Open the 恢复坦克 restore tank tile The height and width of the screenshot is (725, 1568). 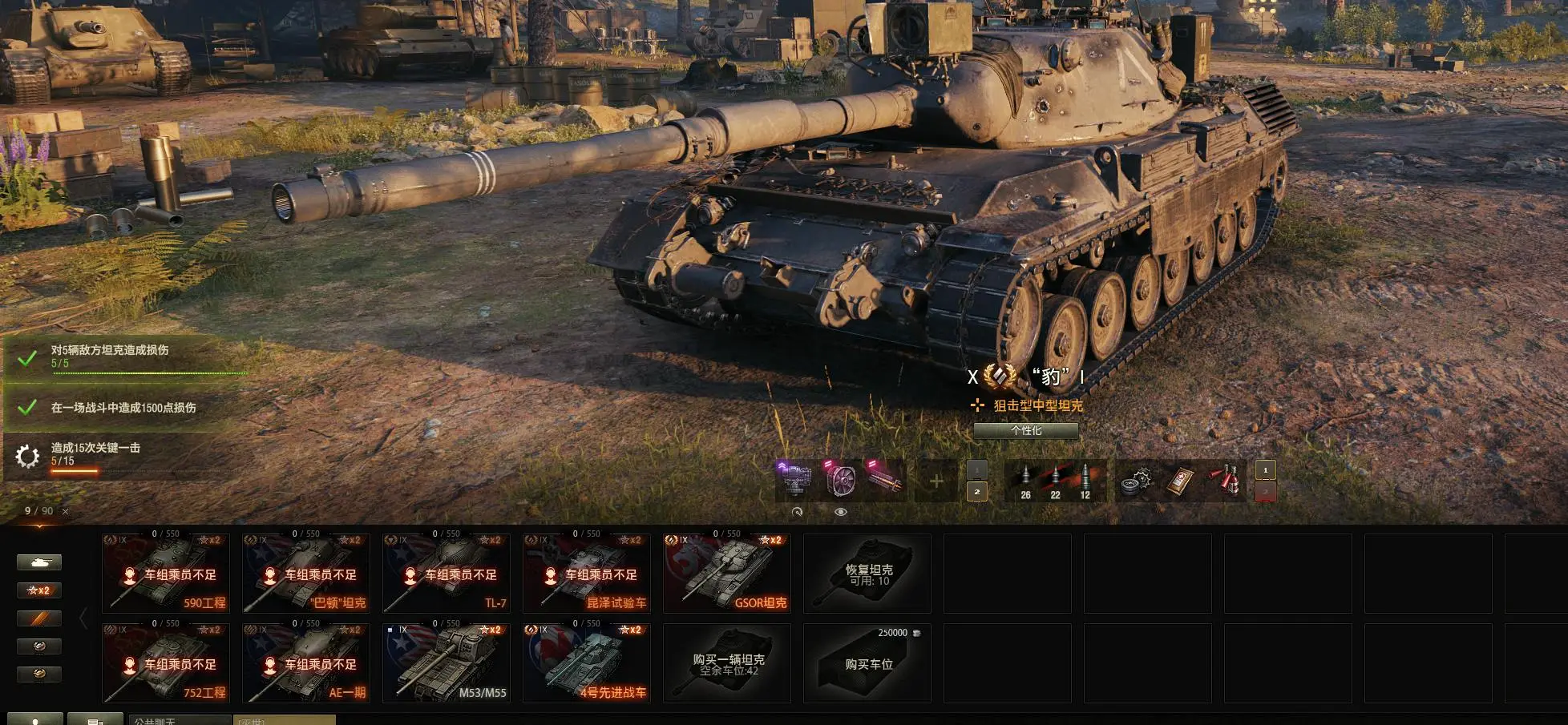(867, 574)
